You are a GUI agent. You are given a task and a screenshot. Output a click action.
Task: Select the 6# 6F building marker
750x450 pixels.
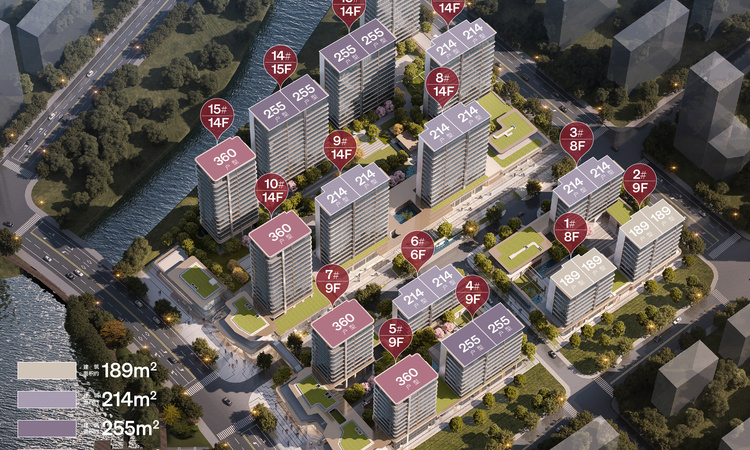click(x=417, y=246)
